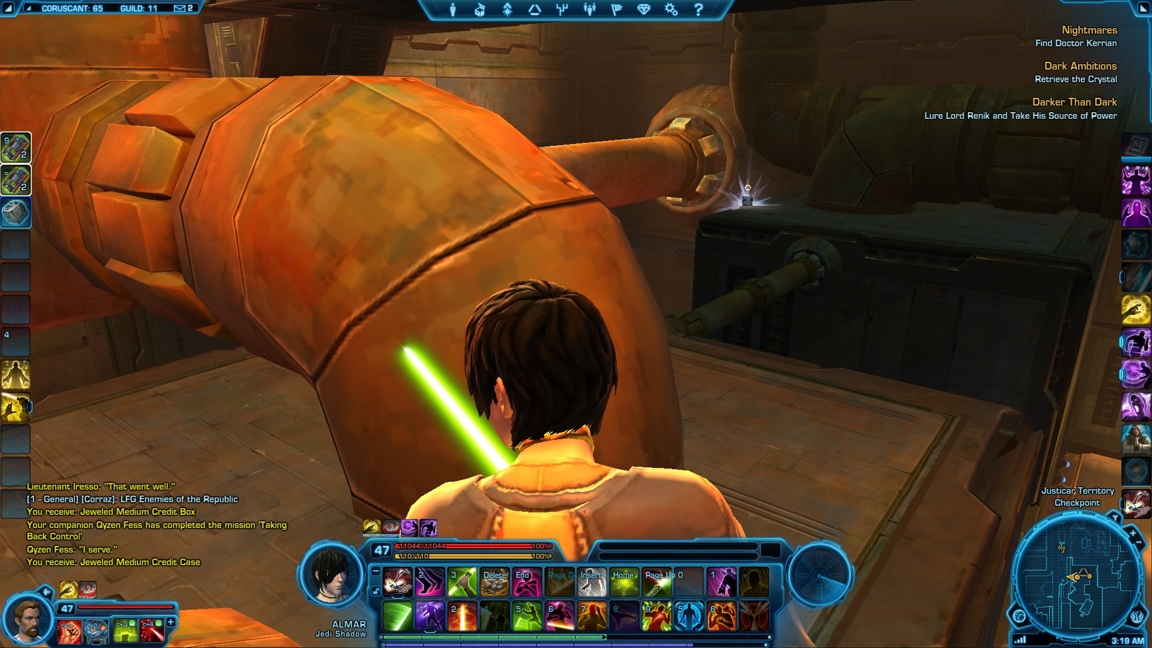Open the inventory box icon in top menu

480,10
